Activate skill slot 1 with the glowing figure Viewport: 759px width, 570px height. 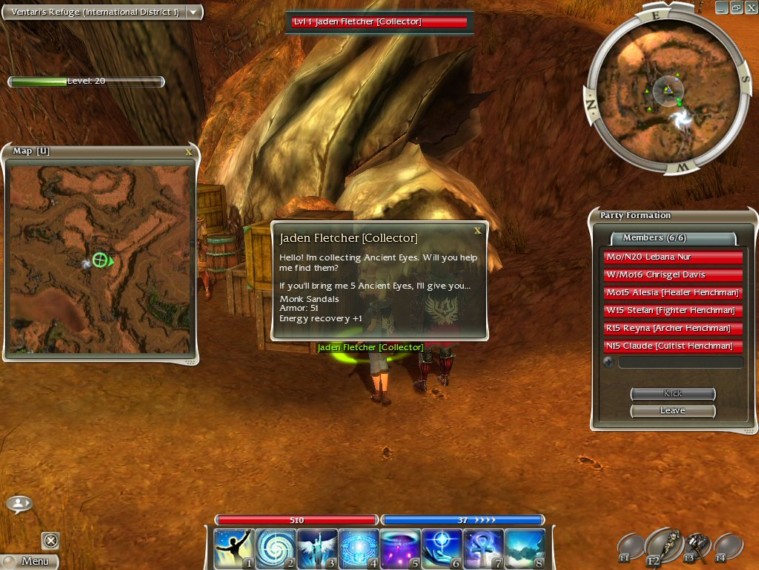[232, 548]
